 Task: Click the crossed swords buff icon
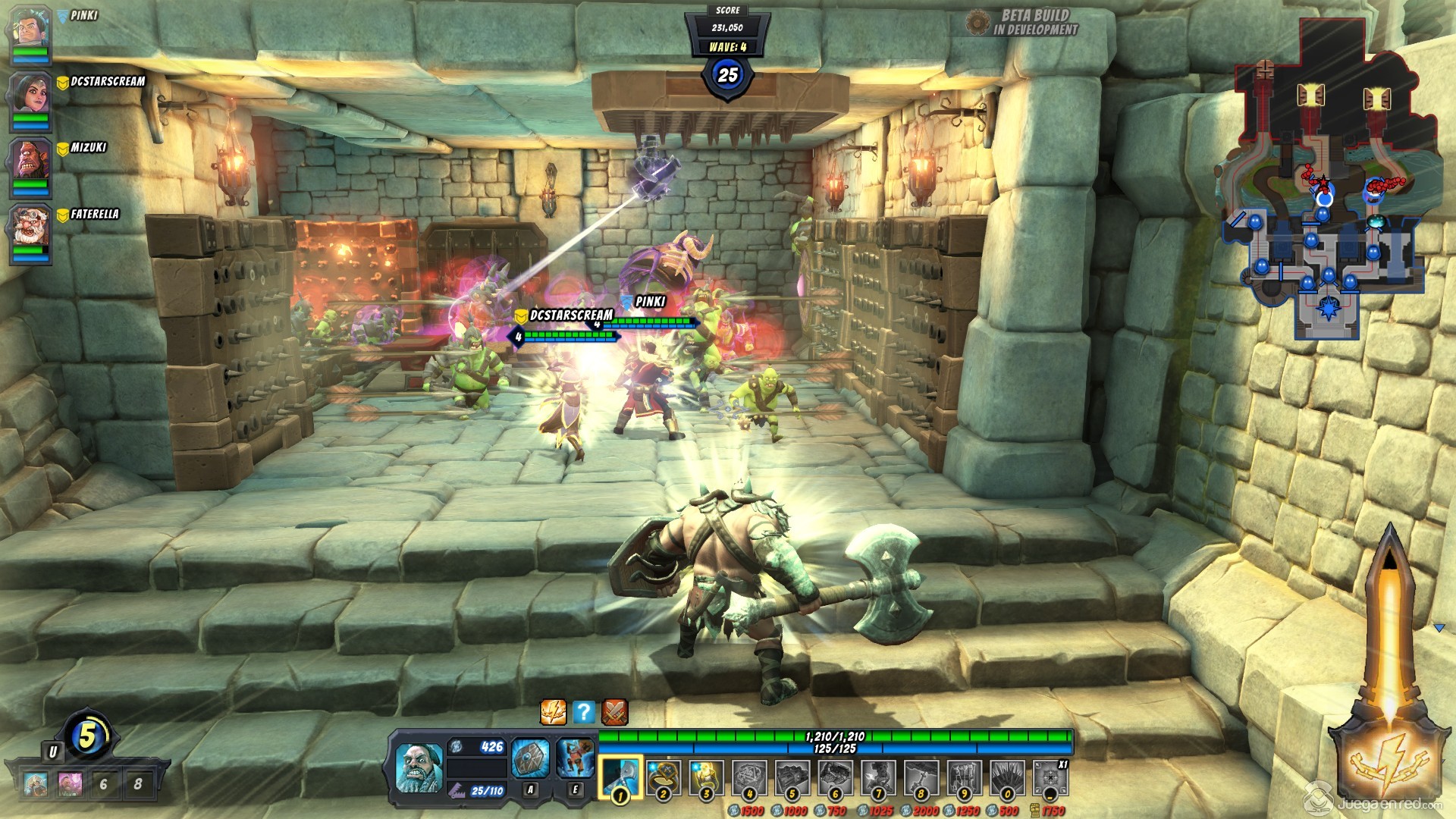coord(614,712)
